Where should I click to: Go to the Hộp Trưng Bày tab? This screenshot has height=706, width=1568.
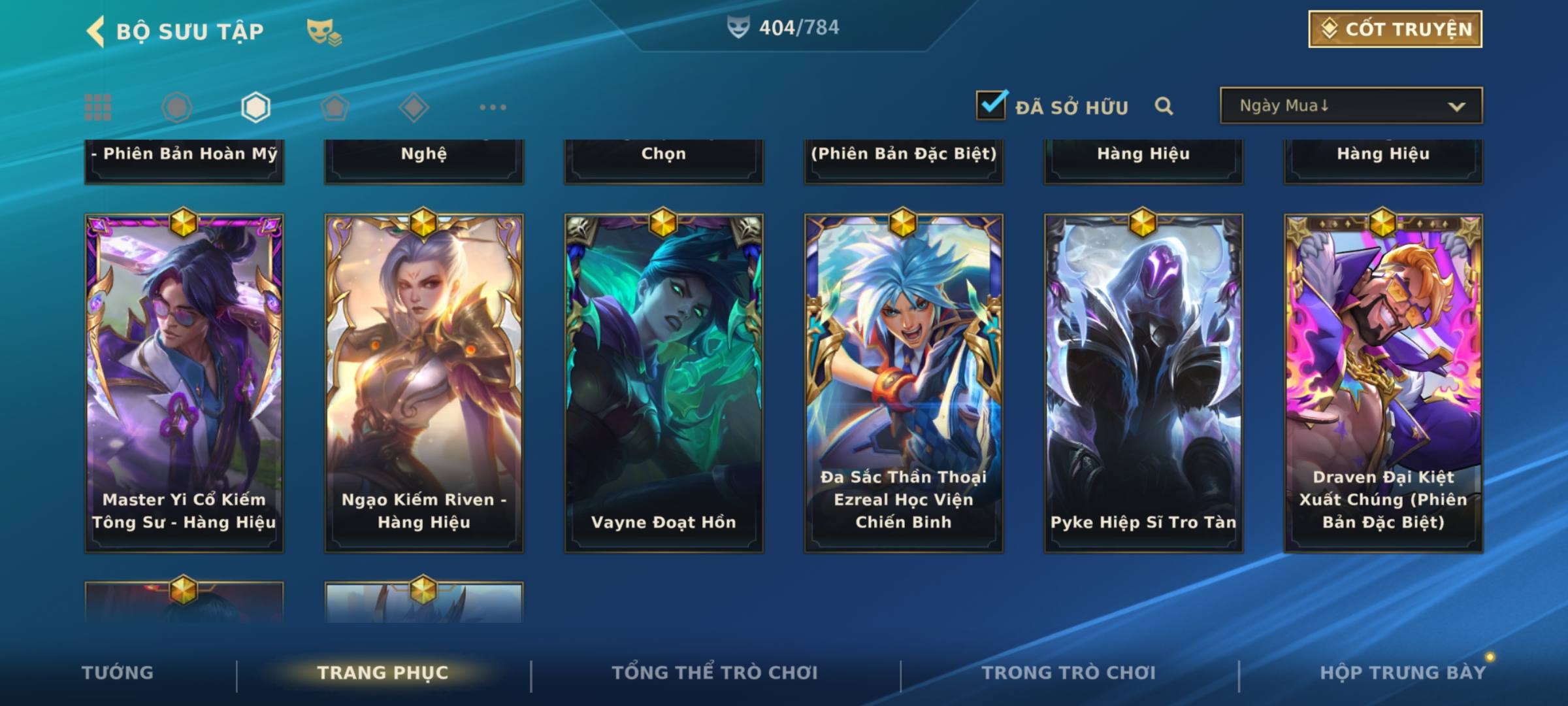[1403, 673]
